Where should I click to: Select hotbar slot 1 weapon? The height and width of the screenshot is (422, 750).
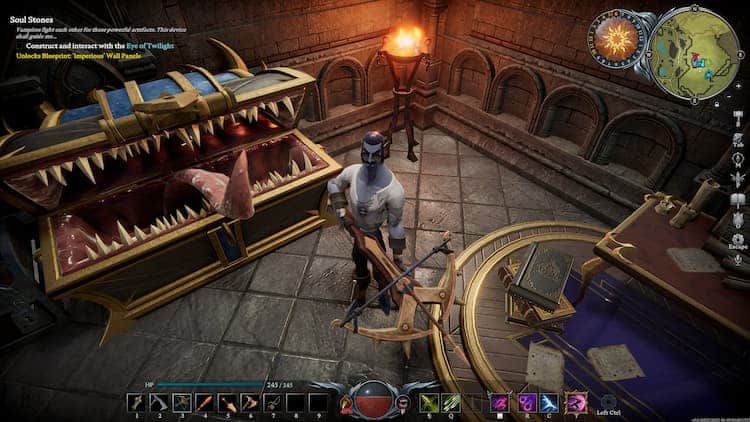(136, 402)
